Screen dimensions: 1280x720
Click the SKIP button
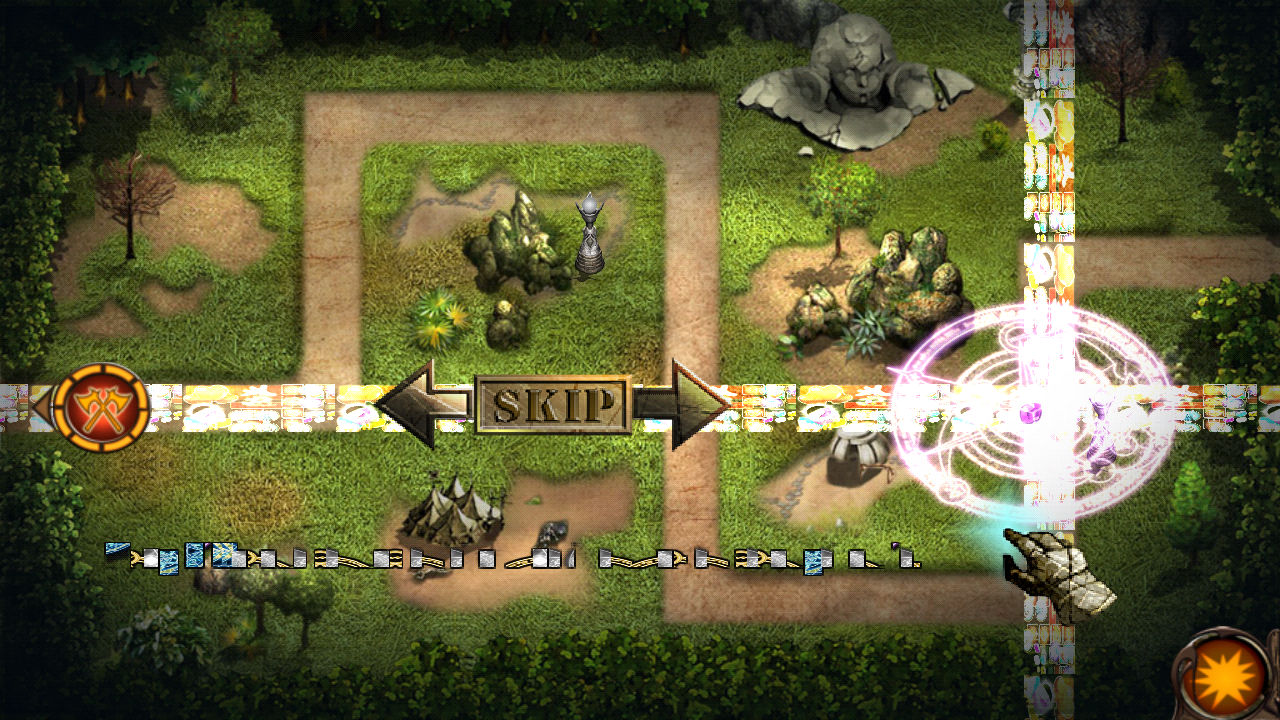553,405
